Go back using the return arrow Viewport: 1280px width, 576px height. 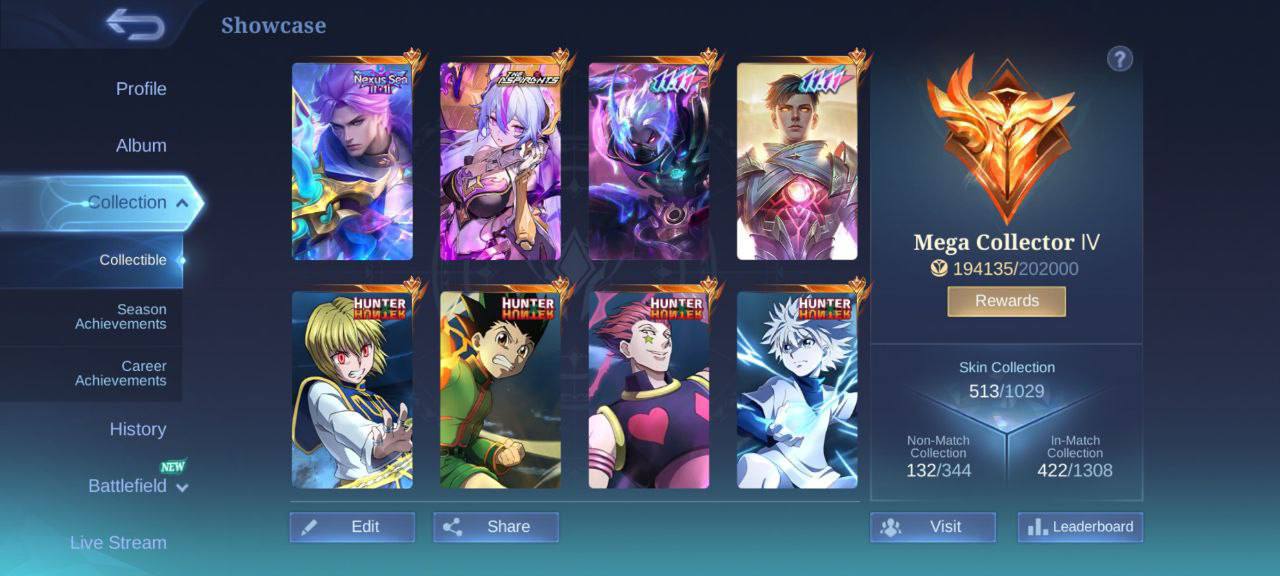[x=135, y=25]
